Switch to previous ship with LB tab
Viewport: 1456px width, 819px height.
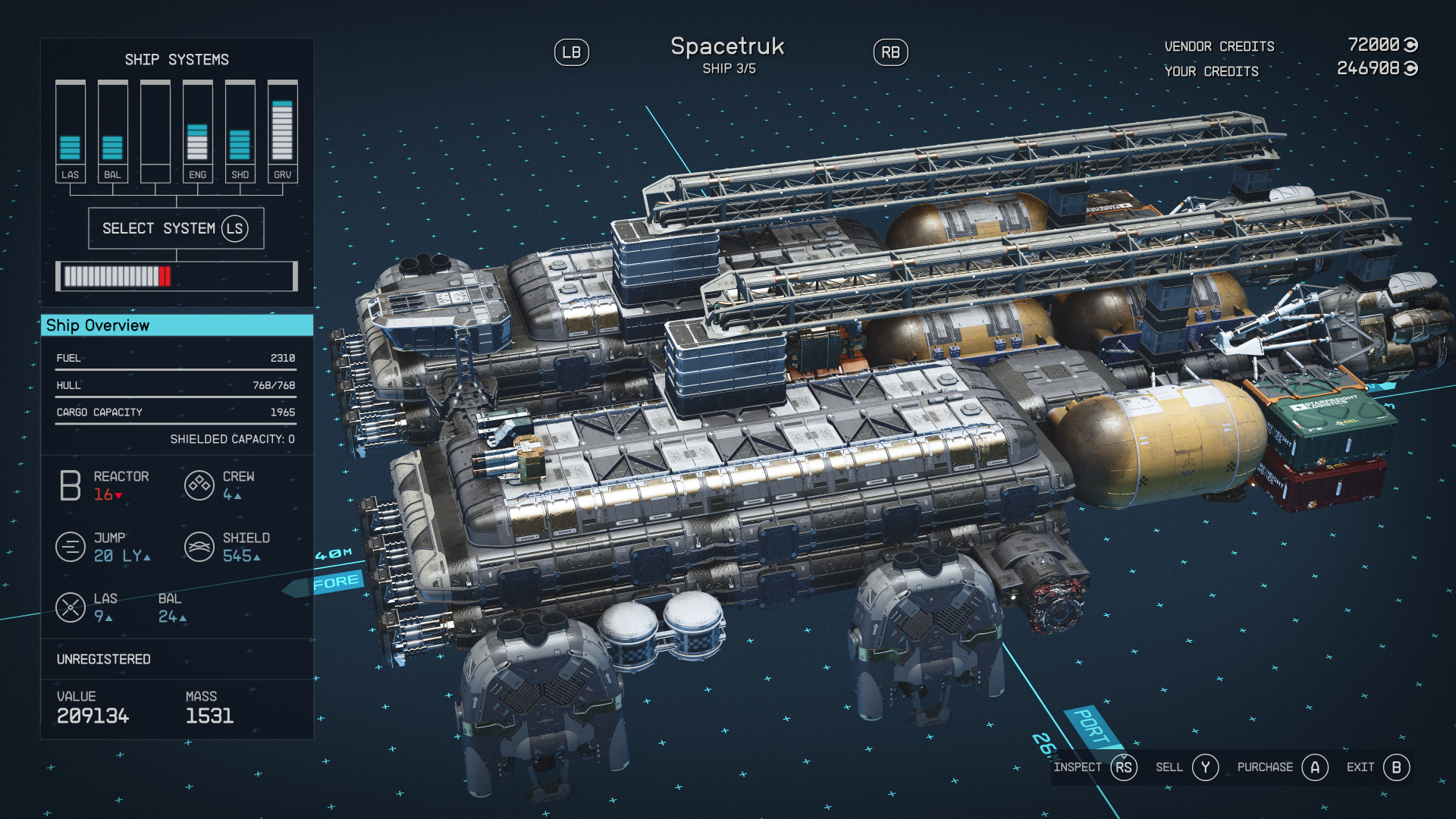pos(573,52)
